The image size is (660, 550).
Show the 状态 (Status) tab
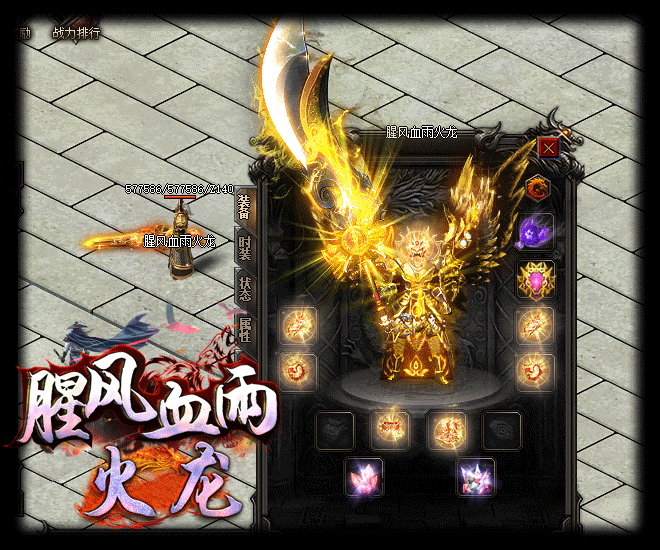point(244,289)
